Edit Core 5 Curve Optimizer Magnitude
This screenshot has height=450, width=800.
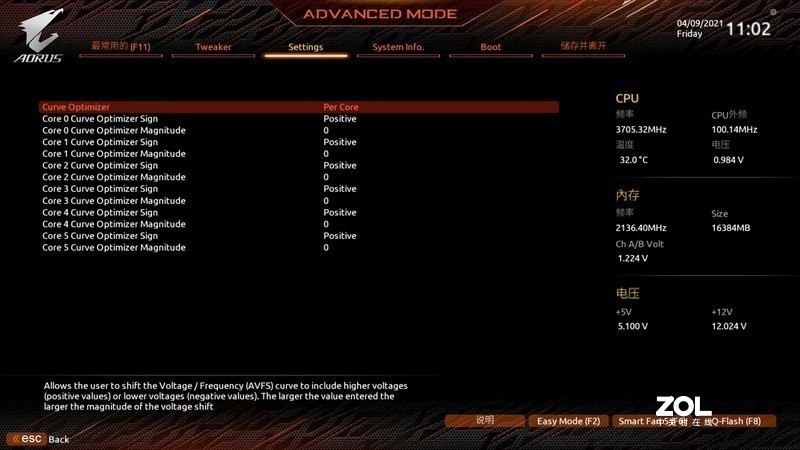[x=298, y=247]
